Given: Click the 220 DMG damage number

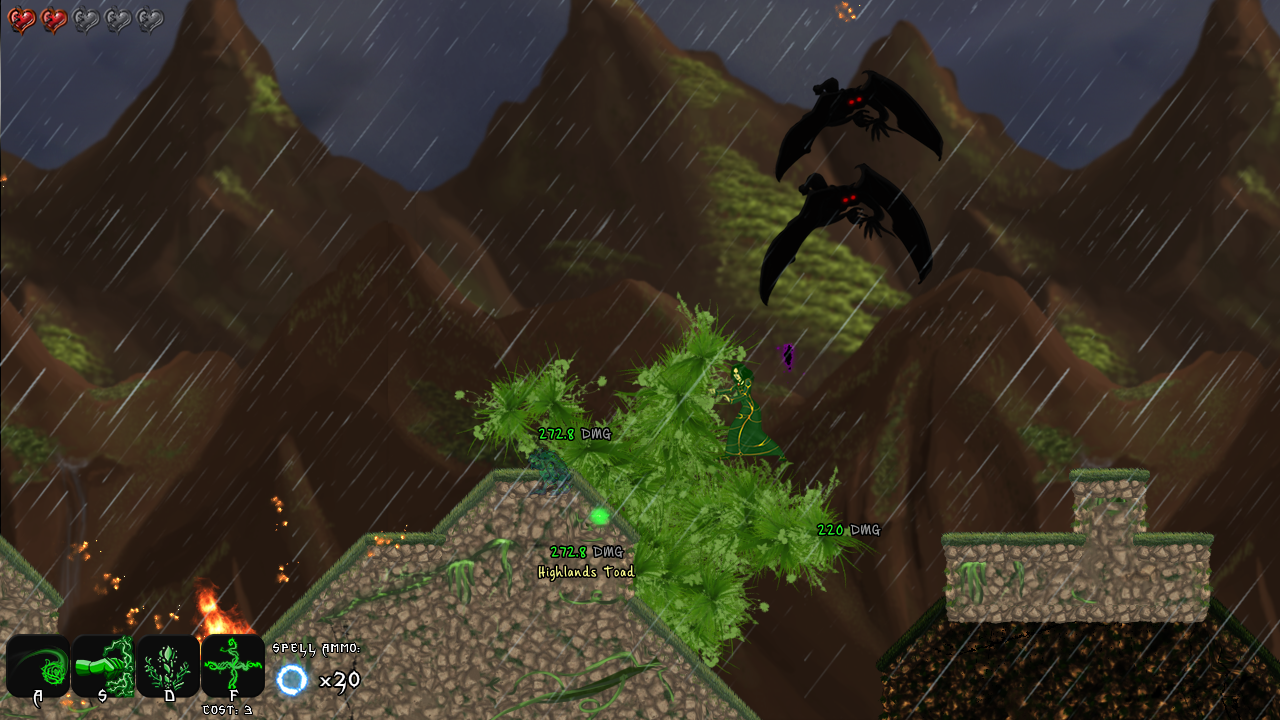Looking at the screenshot, I should [847, 531].
